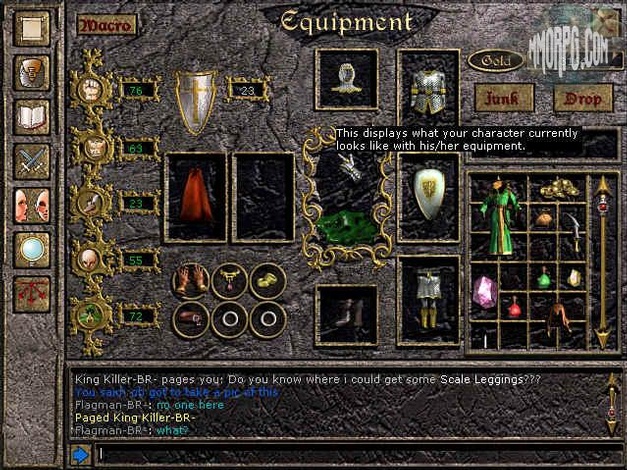Select the pink crystal gem in inventory
Viewport: 627px width, 470px height.
pyautogui.click(x=485, y=290)
